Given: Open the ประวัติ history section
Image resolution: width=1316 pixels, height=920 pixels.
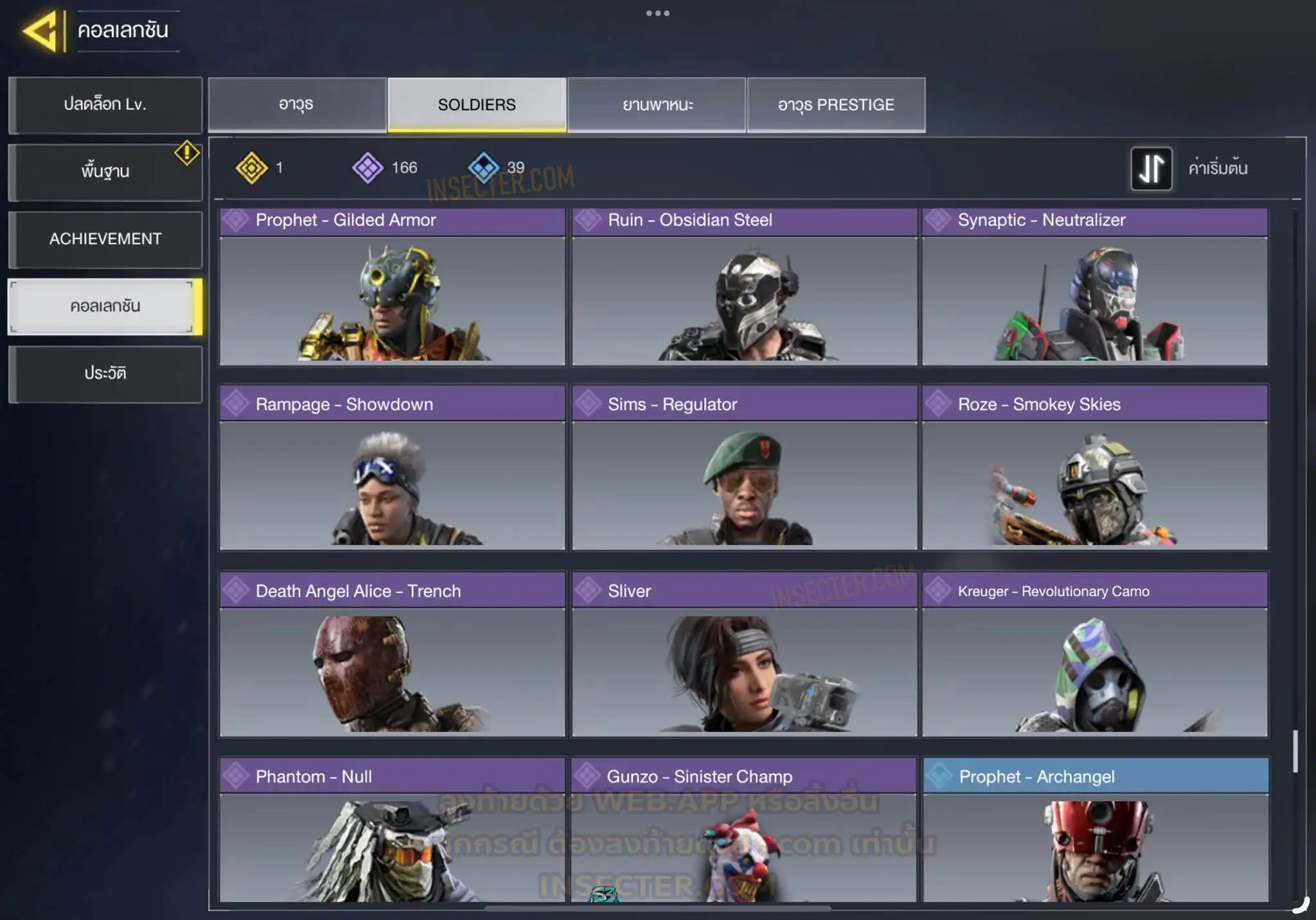Looking at the screenshot, I should pyautogui.click(x=105, y=374).
